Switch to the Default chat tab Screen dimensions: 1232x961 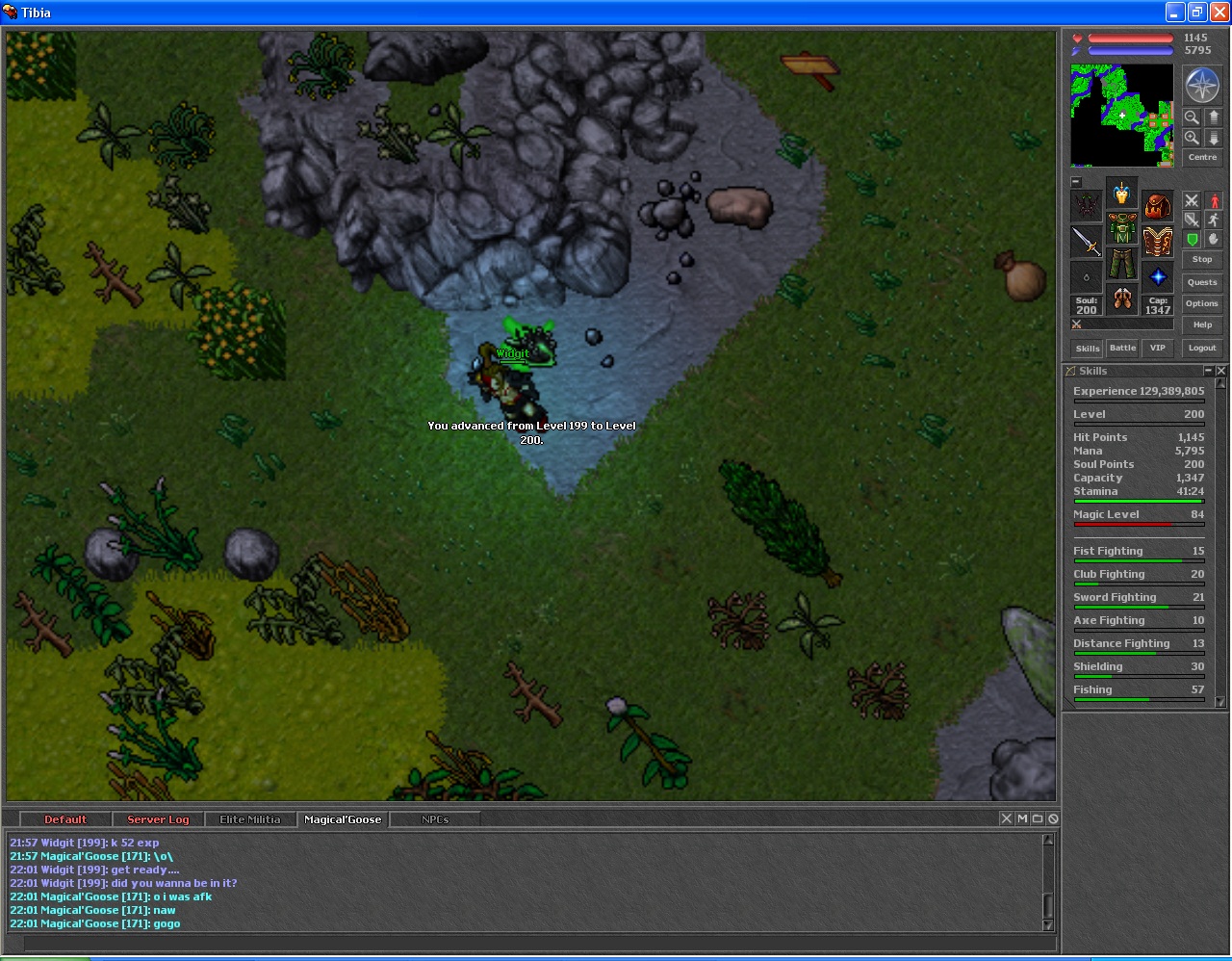(65, 819)
